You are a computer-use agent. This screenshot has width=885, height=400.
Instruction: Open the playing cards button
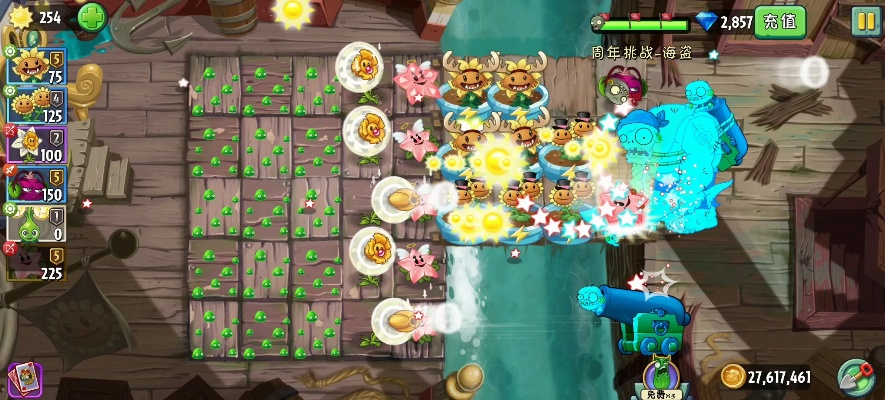tap(24, 378)
